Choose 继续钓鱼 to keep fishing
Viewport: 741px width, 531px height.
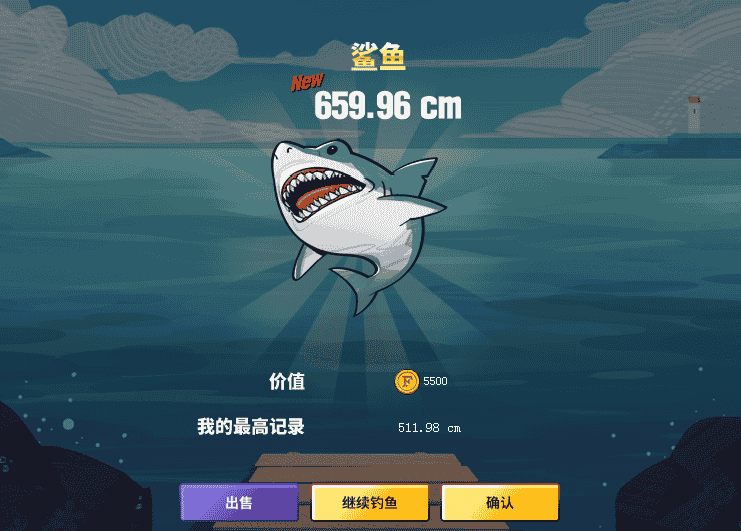(370, 502)
